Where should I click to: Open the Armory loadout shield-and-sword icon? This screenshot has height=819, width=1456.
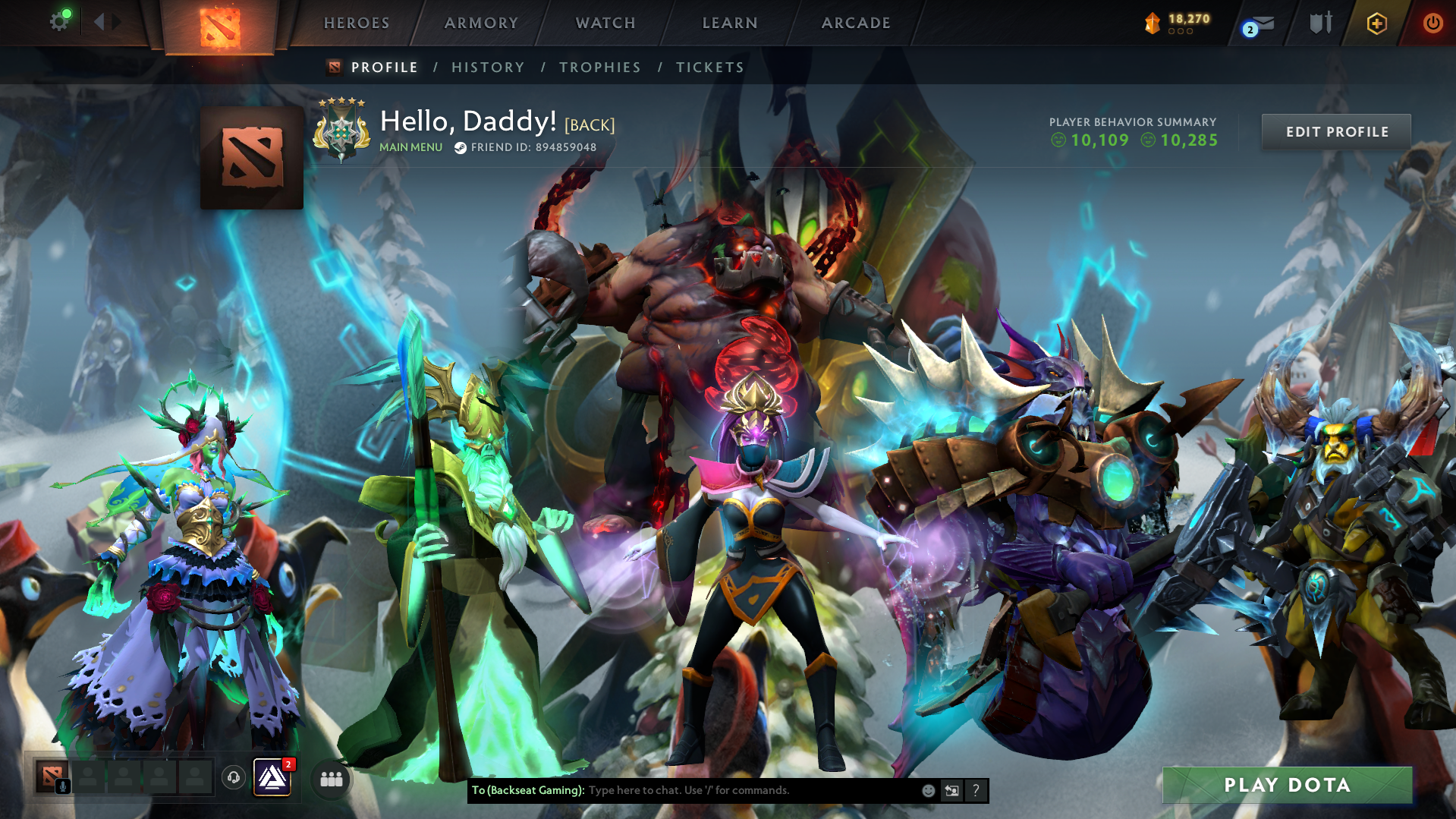tap(1320, 23)
